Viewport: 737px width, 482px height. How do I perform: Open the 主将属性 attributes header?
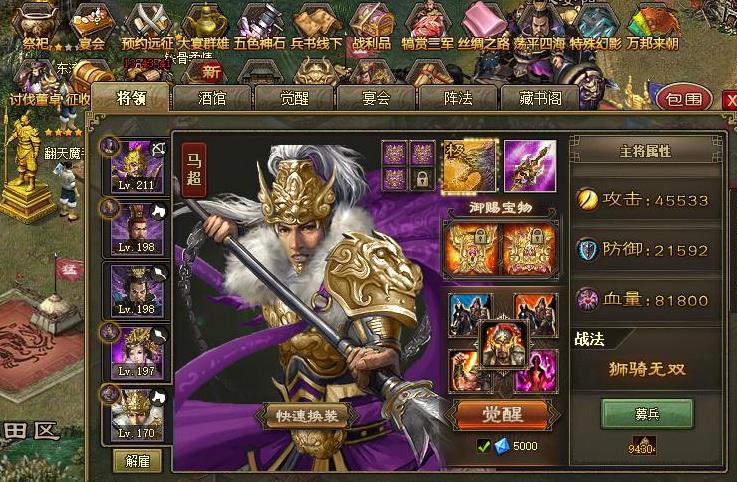tap(645, 151)
